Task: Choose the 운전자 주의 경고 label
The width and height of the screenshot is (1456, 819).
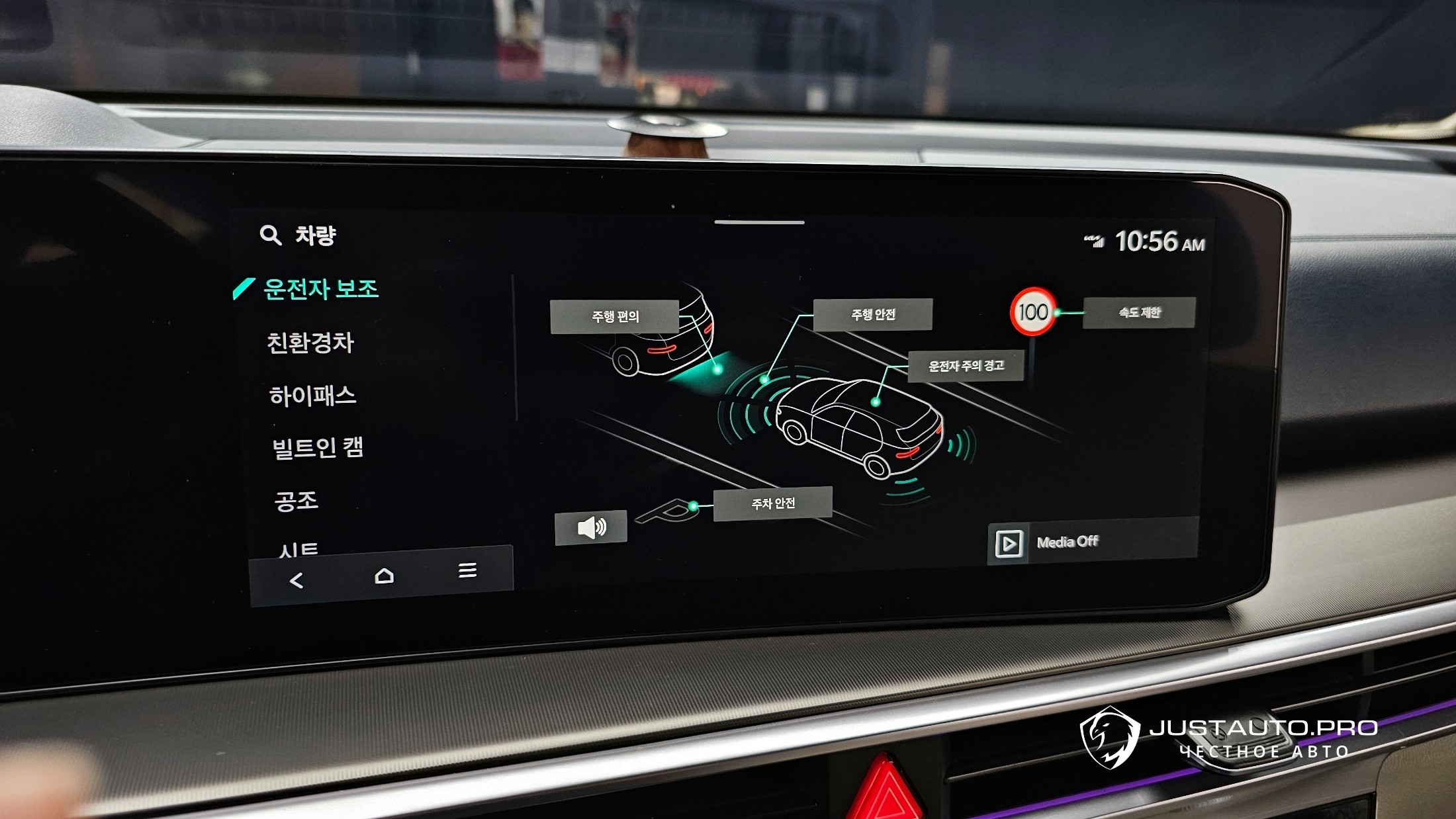Action: pos(966,366)
